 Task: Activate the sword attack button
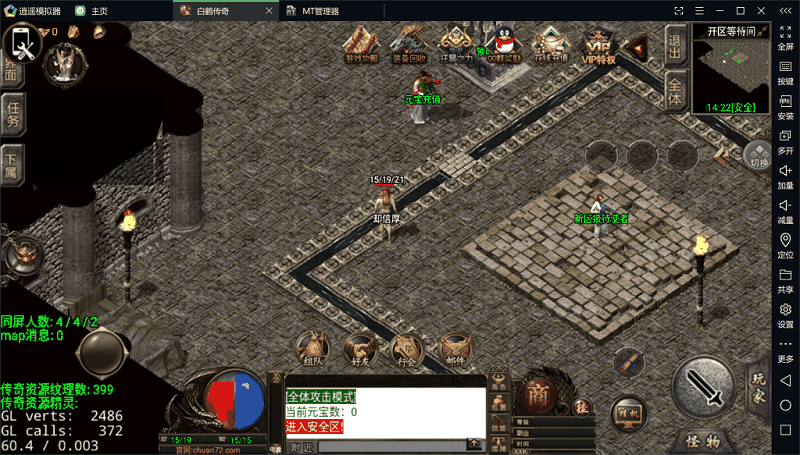[x=707, y=389]
